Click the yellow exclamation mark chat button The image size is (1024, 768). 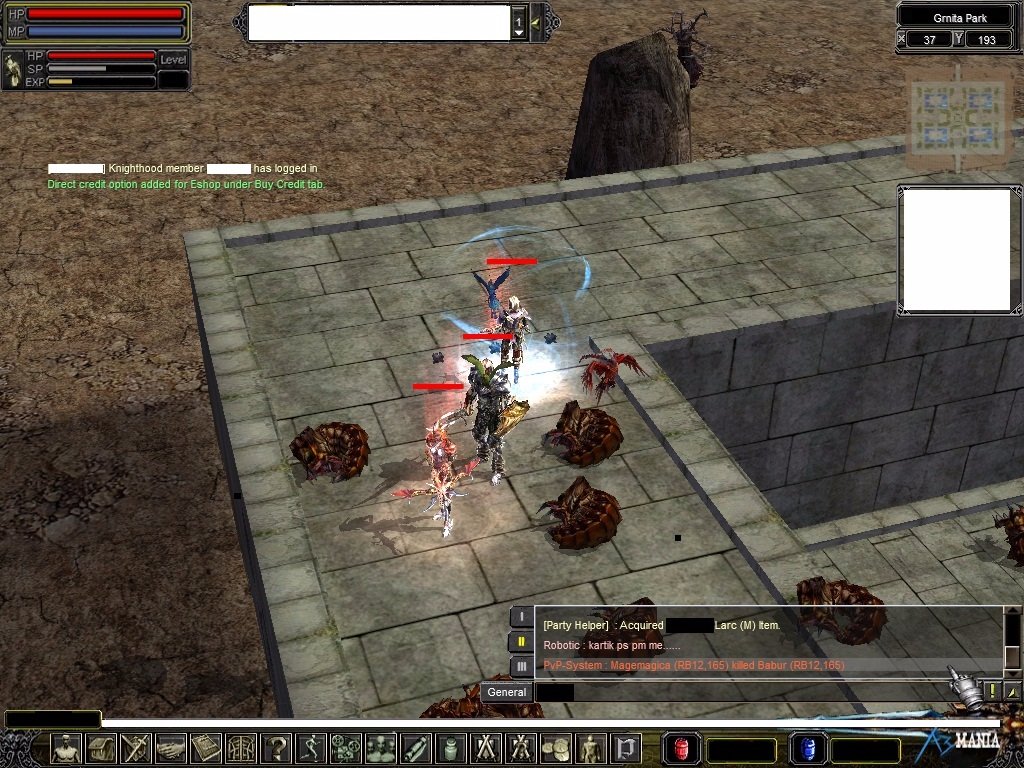click(x=992, y=691)
